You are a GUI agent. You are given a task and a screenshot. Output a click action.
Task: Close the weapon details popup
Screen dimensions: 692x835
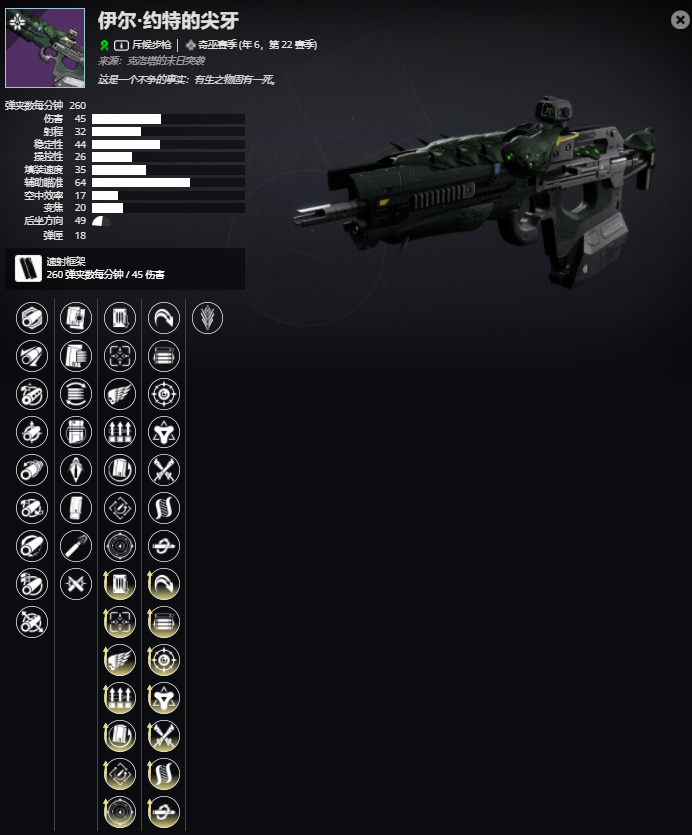679,20
